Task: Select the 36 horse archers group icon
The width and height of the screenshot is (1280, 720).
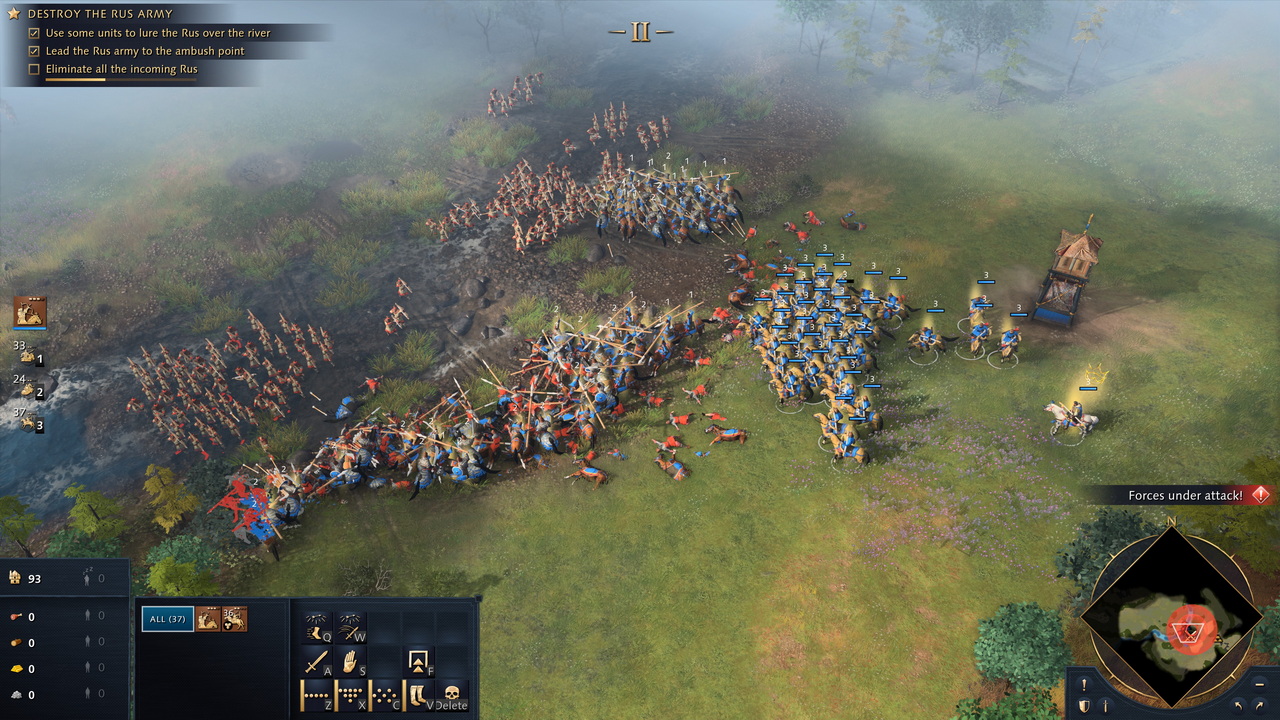Action: point(235,619)
